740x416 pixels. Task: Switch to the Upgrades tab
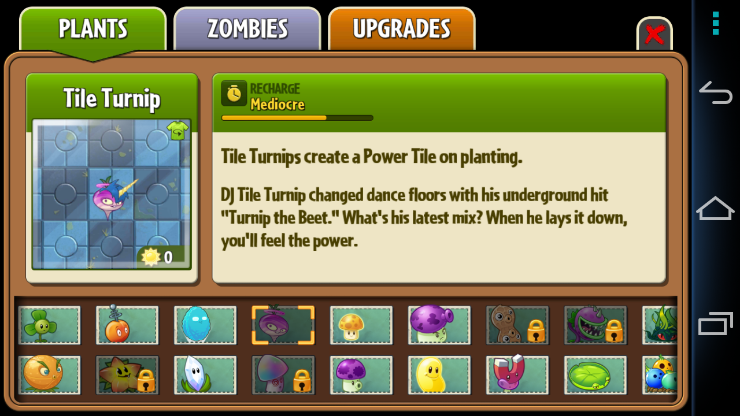401,28
